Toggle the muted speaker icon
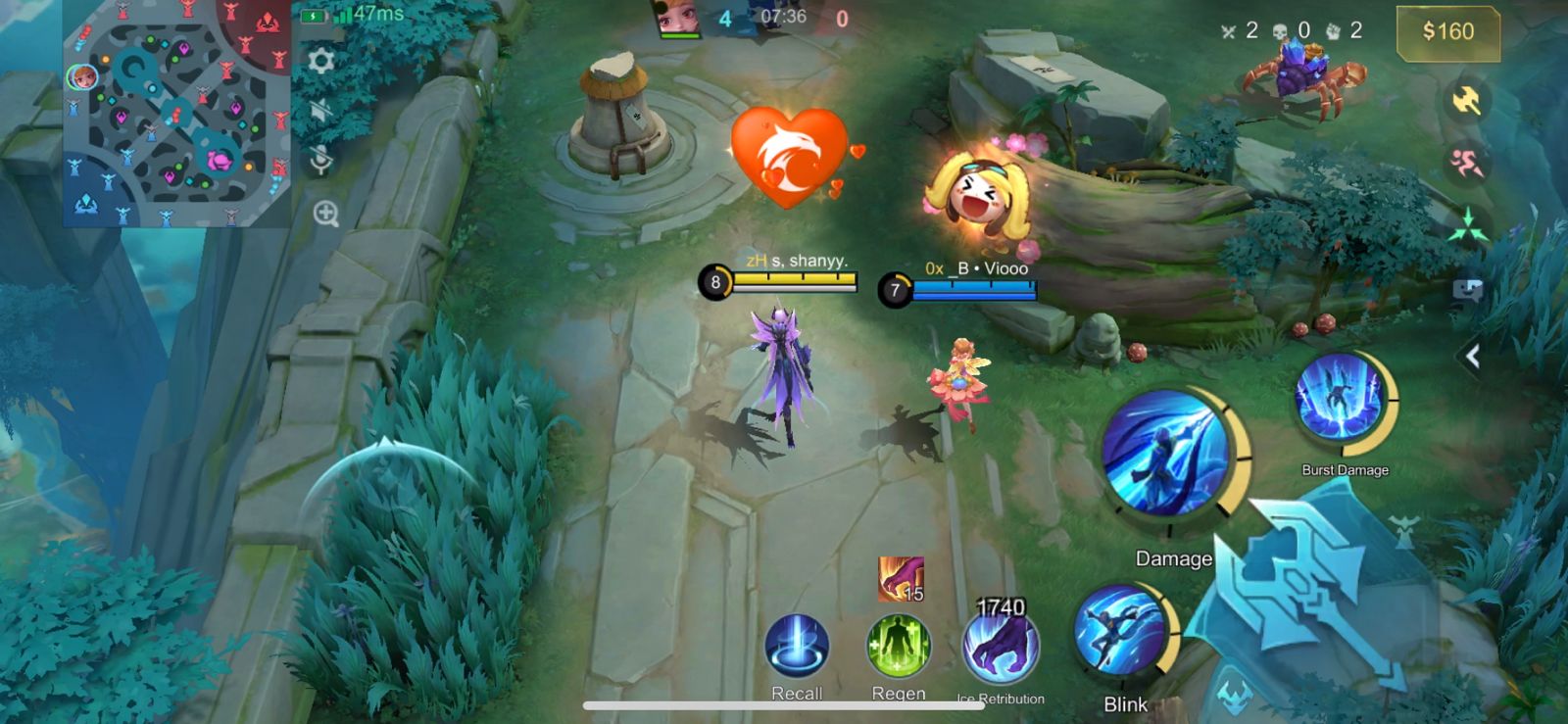This screenshot has height=724, width=1568. coord(321,110)
